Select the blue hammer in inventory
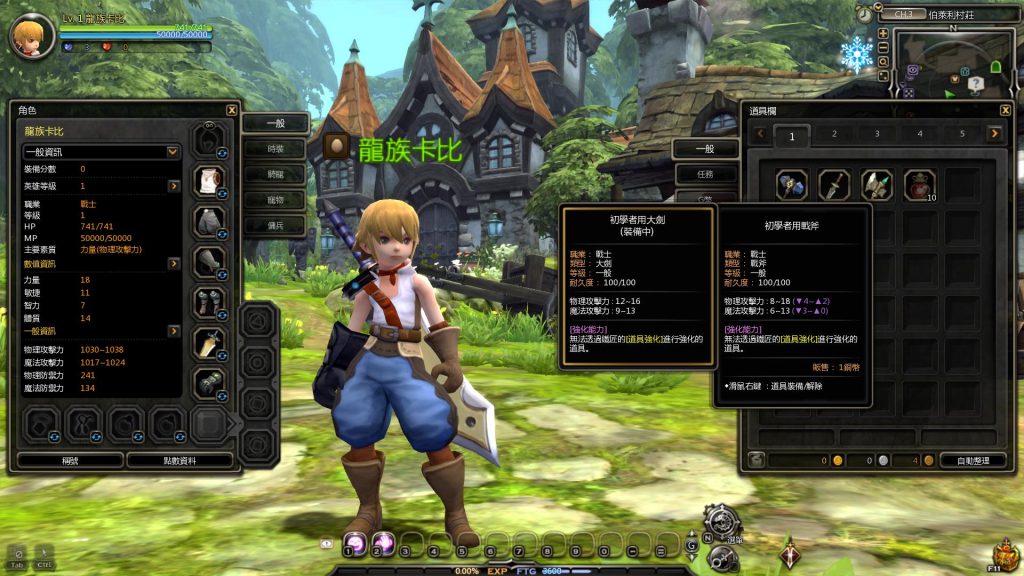This screenshot has width=1024, height=576. click(x=791, y=185)
